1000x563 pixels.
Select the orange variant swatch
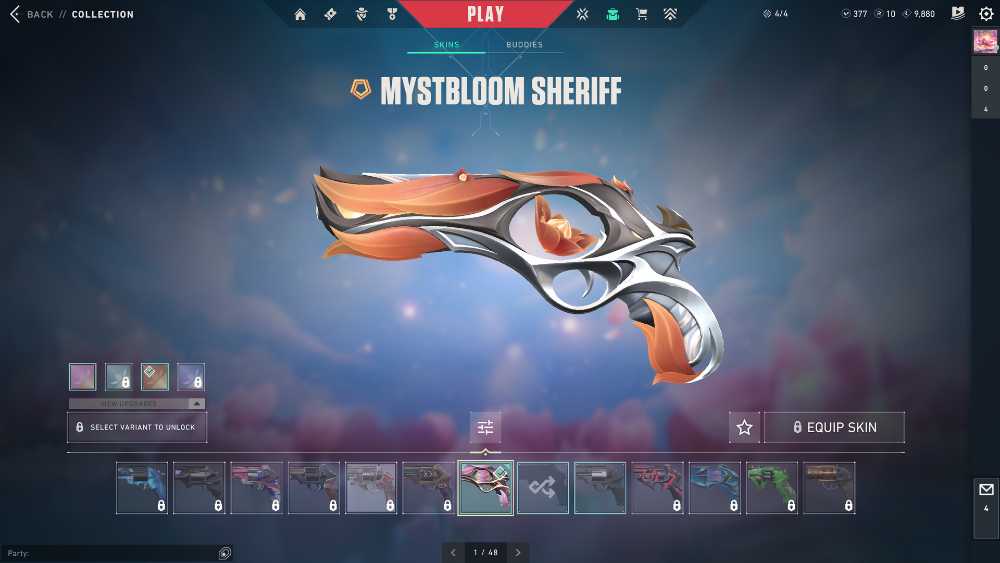coord(155,376)
